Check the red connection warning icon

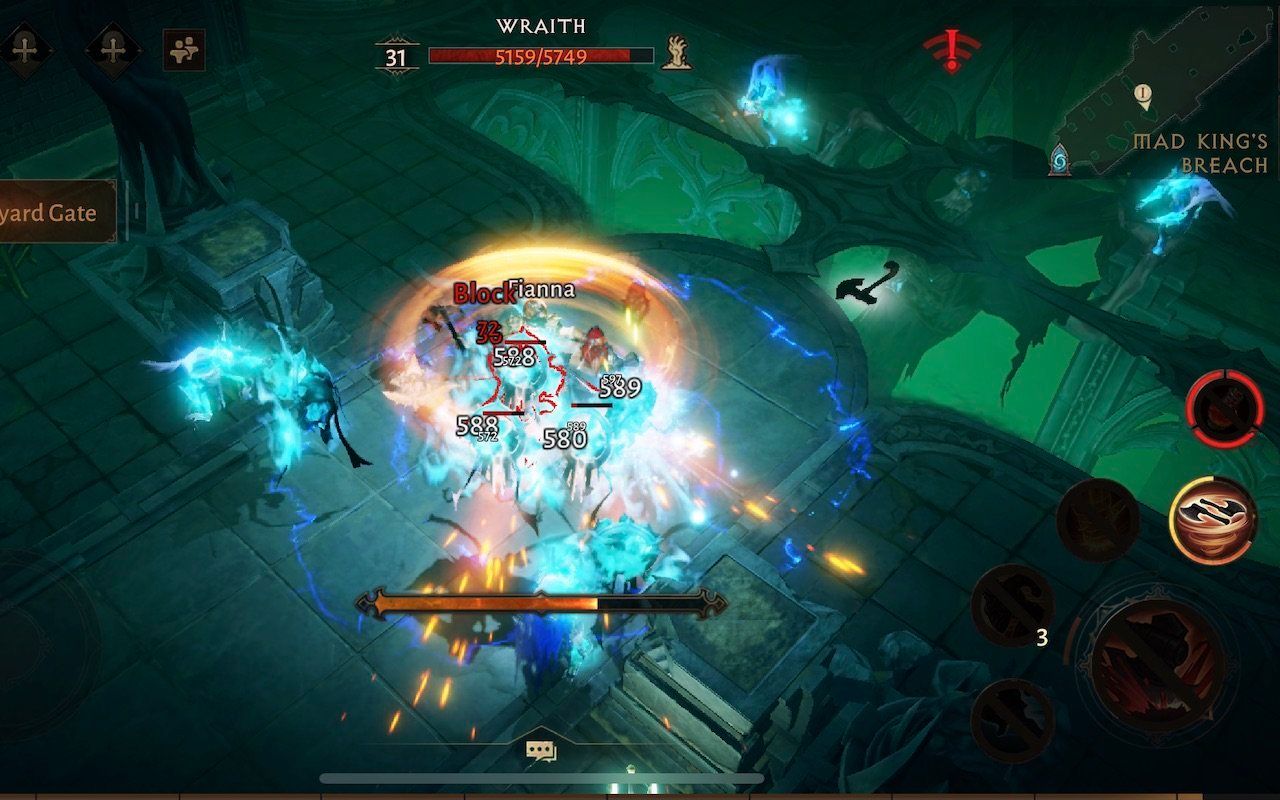pos(951,50)
